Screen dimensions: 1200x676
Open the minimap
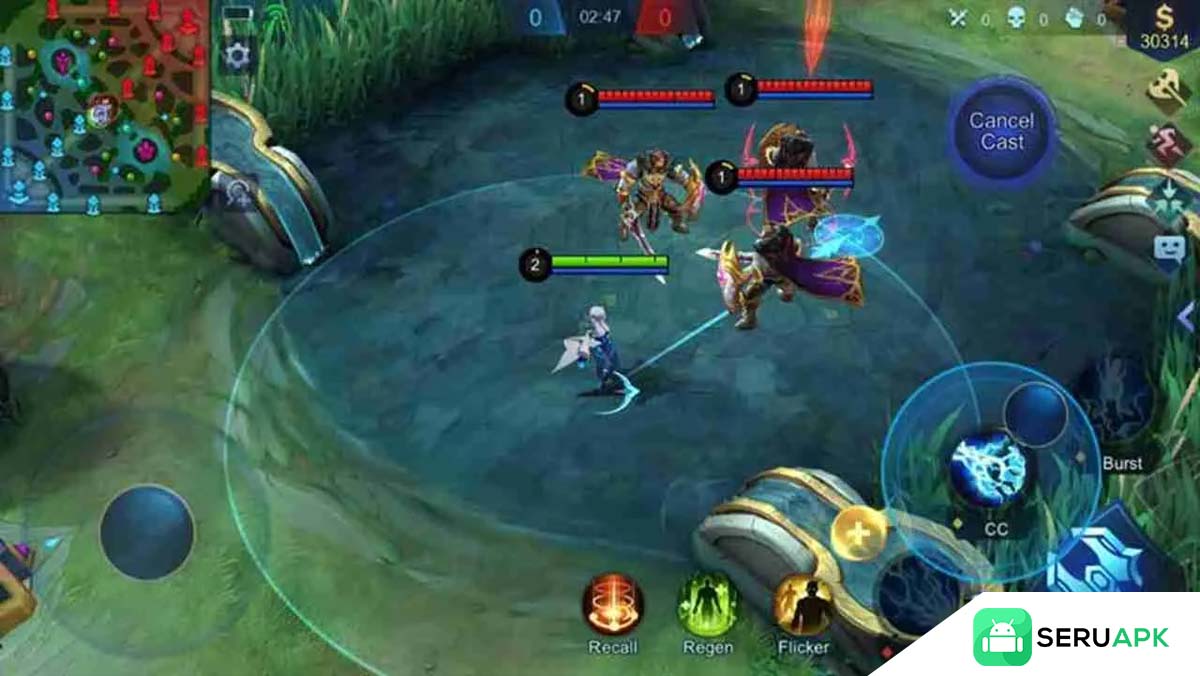tap(104, 105)
